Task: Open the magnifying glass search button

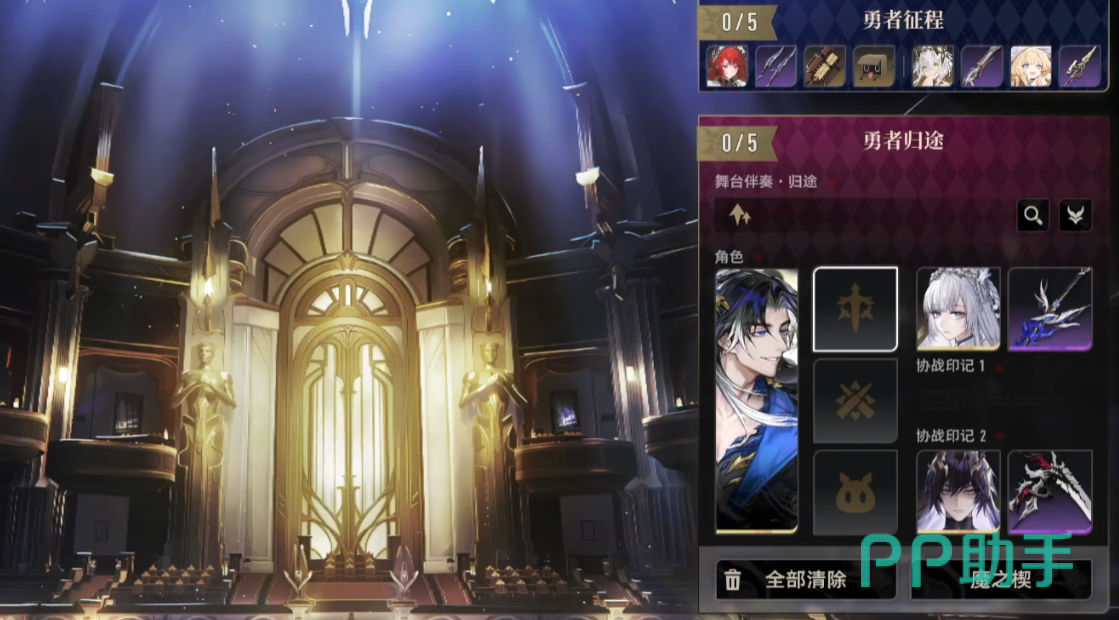Action: [1033, 214]
